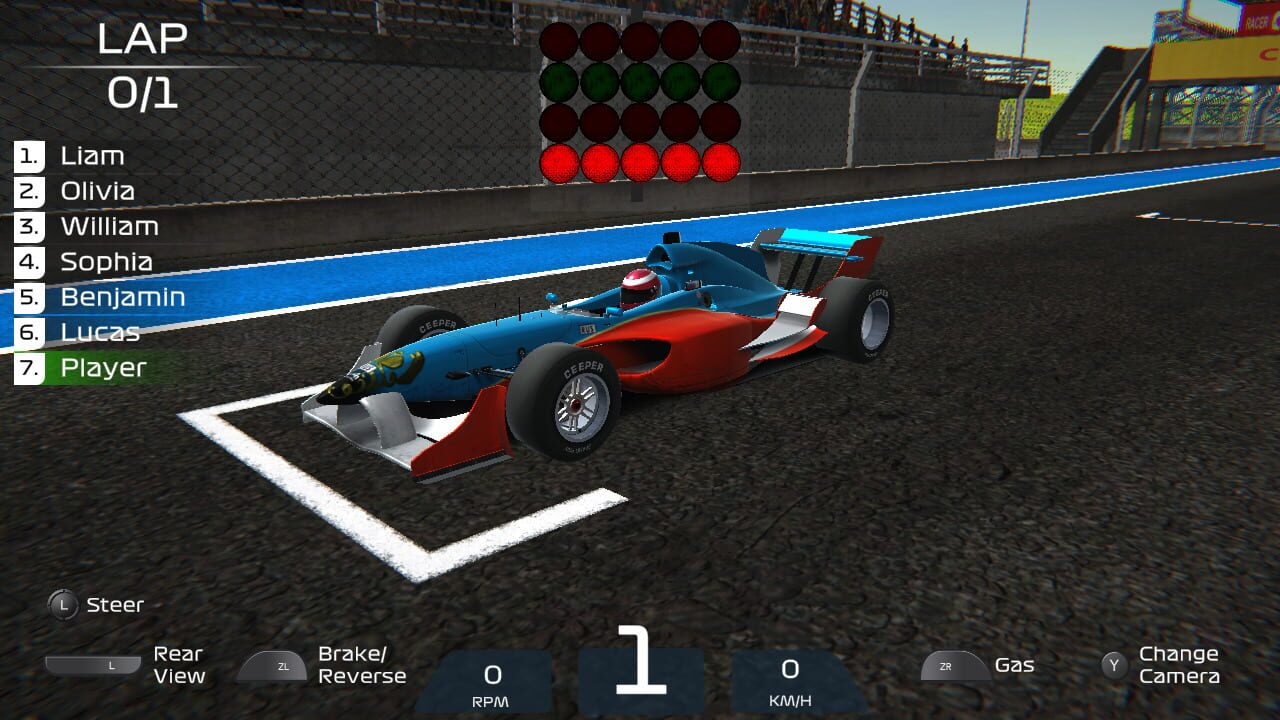Switch to Liam's leaderboard entry

93,155
